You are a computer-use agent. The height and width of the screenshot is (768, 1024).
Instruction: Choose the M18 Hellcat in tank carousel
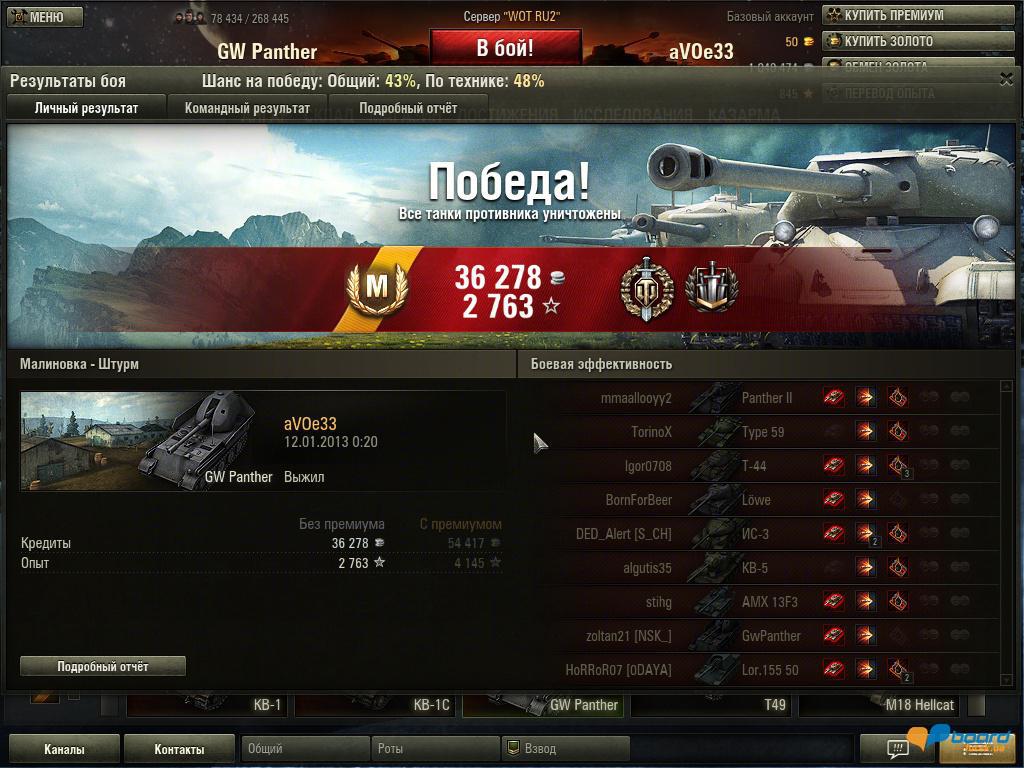point(880,704)
